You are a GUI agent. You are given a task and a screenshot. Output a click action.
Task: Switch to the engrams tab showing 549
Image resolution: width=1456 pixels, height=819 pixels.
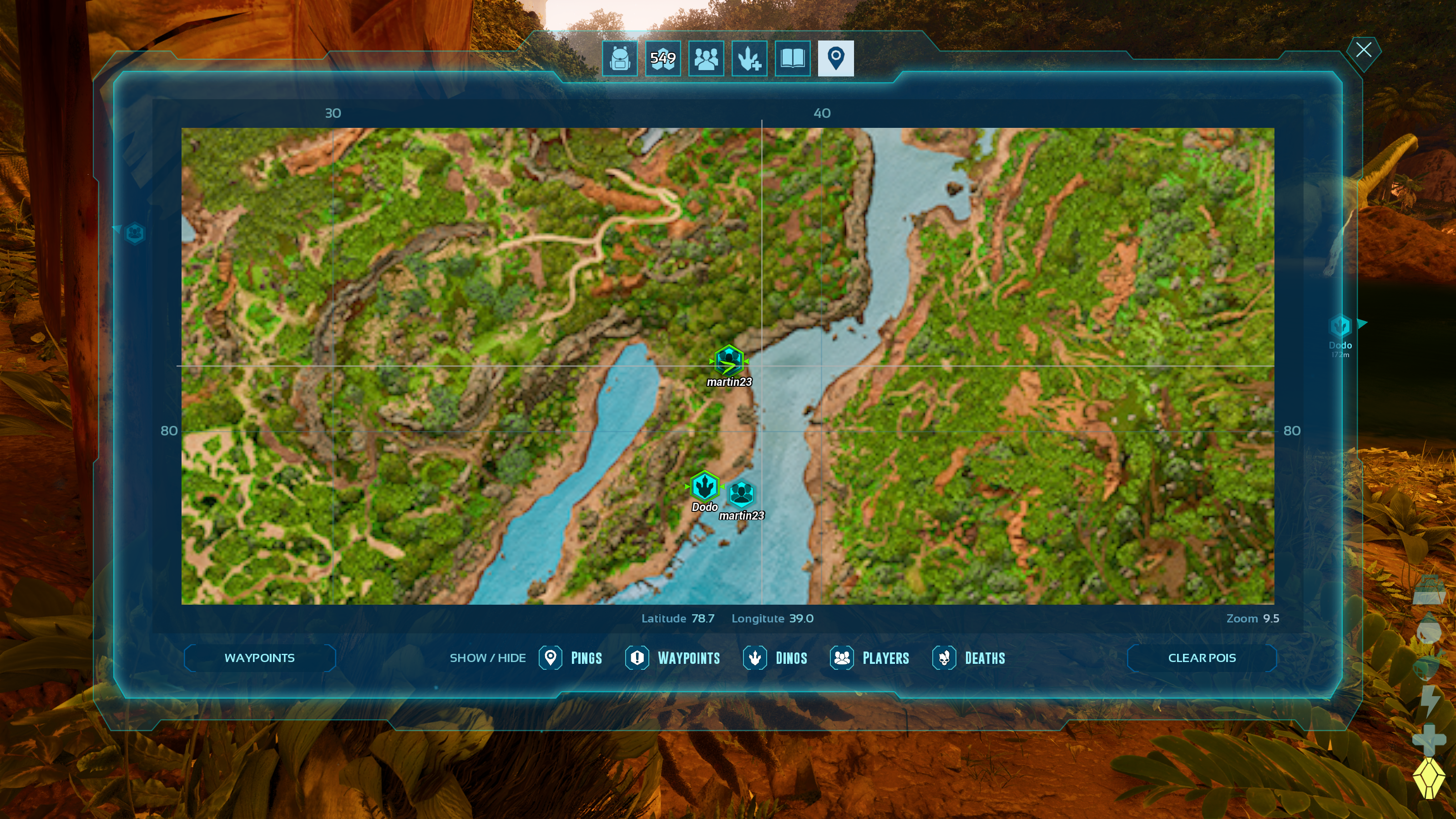[x=663, y=58]
